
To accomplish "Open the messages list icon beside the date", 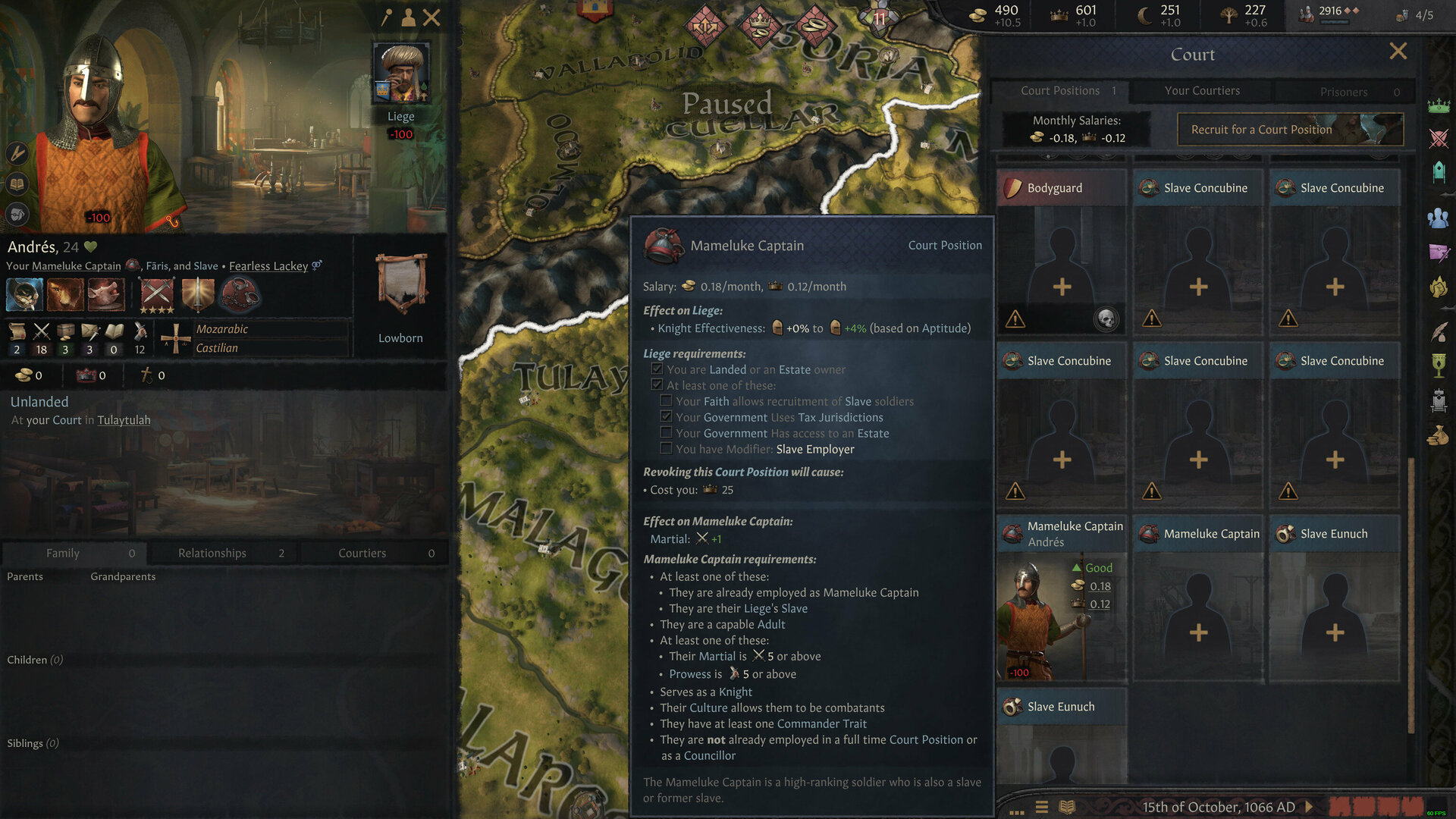I will click(1041, 806).
